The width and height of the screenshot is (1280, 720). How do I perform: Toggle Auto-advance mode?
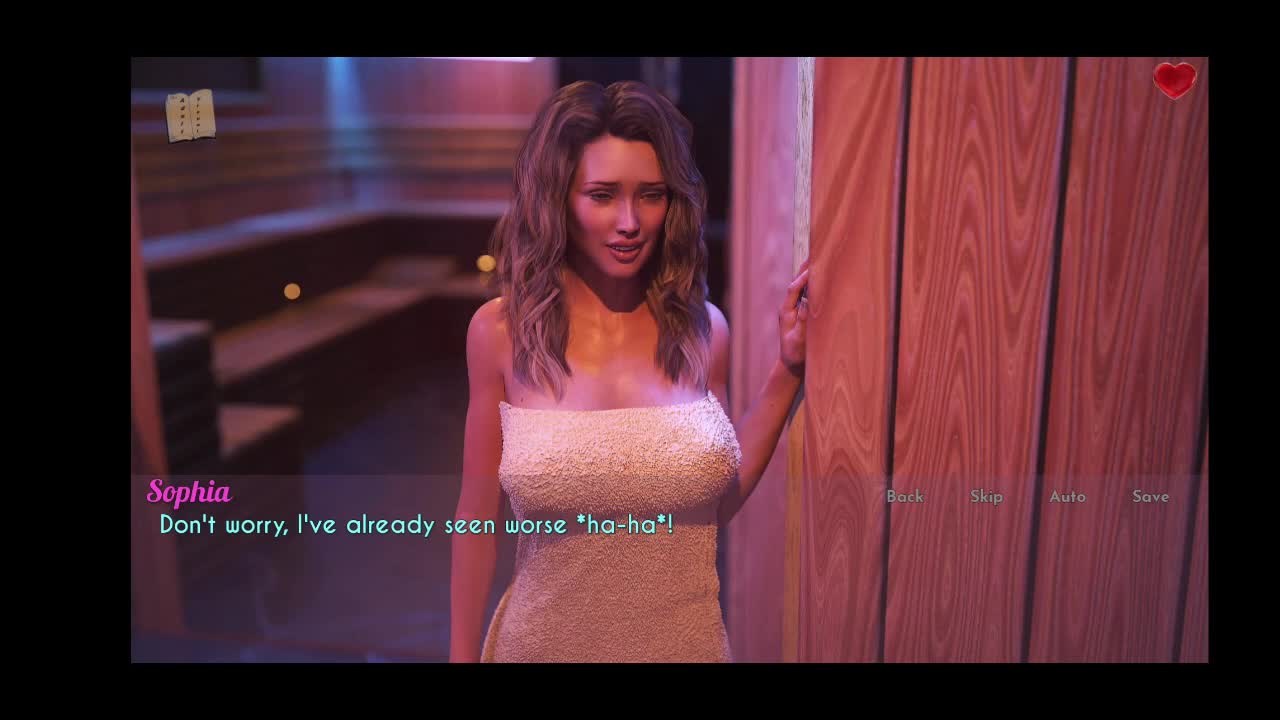(x=1067, y=496)
